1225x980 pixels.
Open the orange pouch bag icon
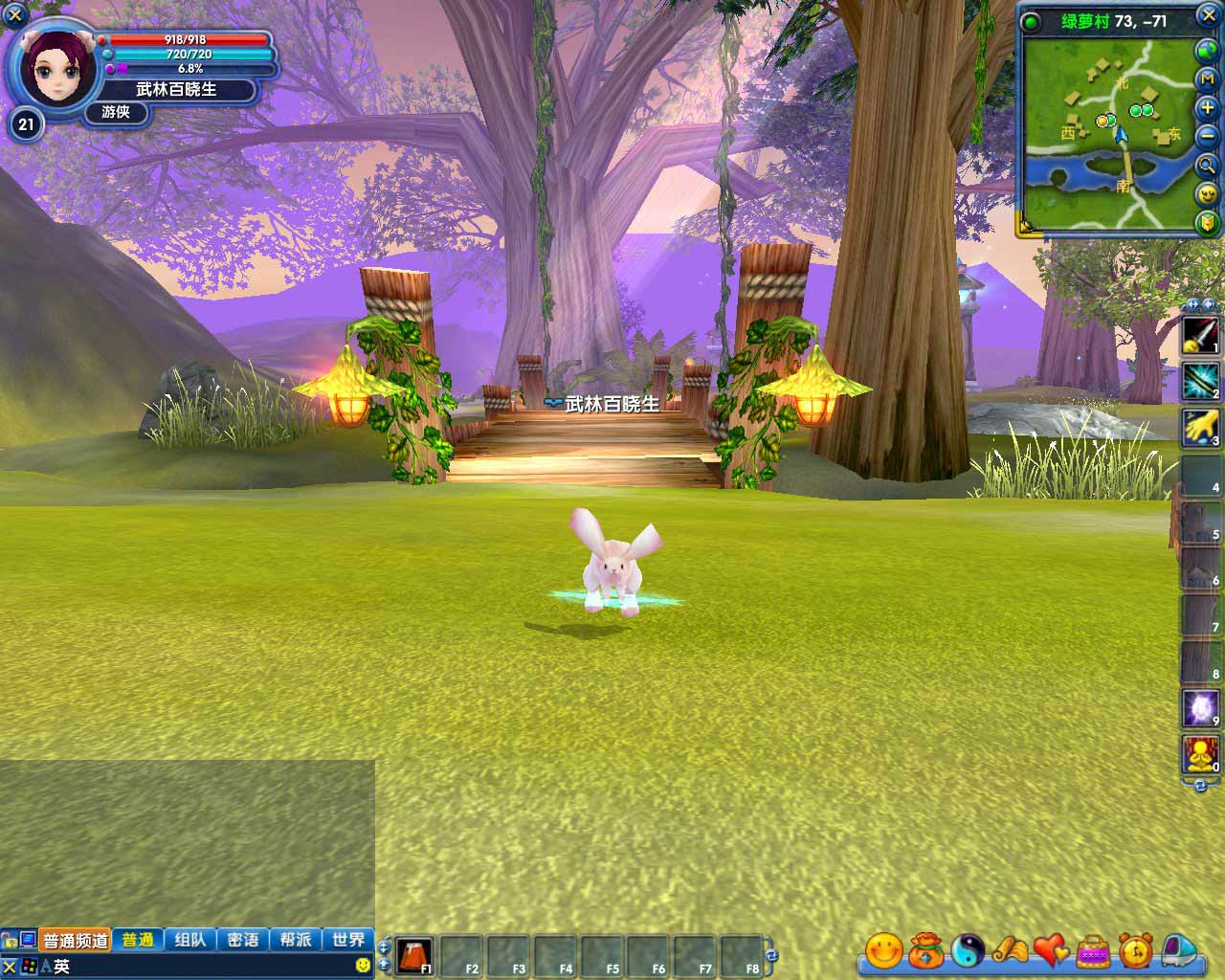click(925, 950)
